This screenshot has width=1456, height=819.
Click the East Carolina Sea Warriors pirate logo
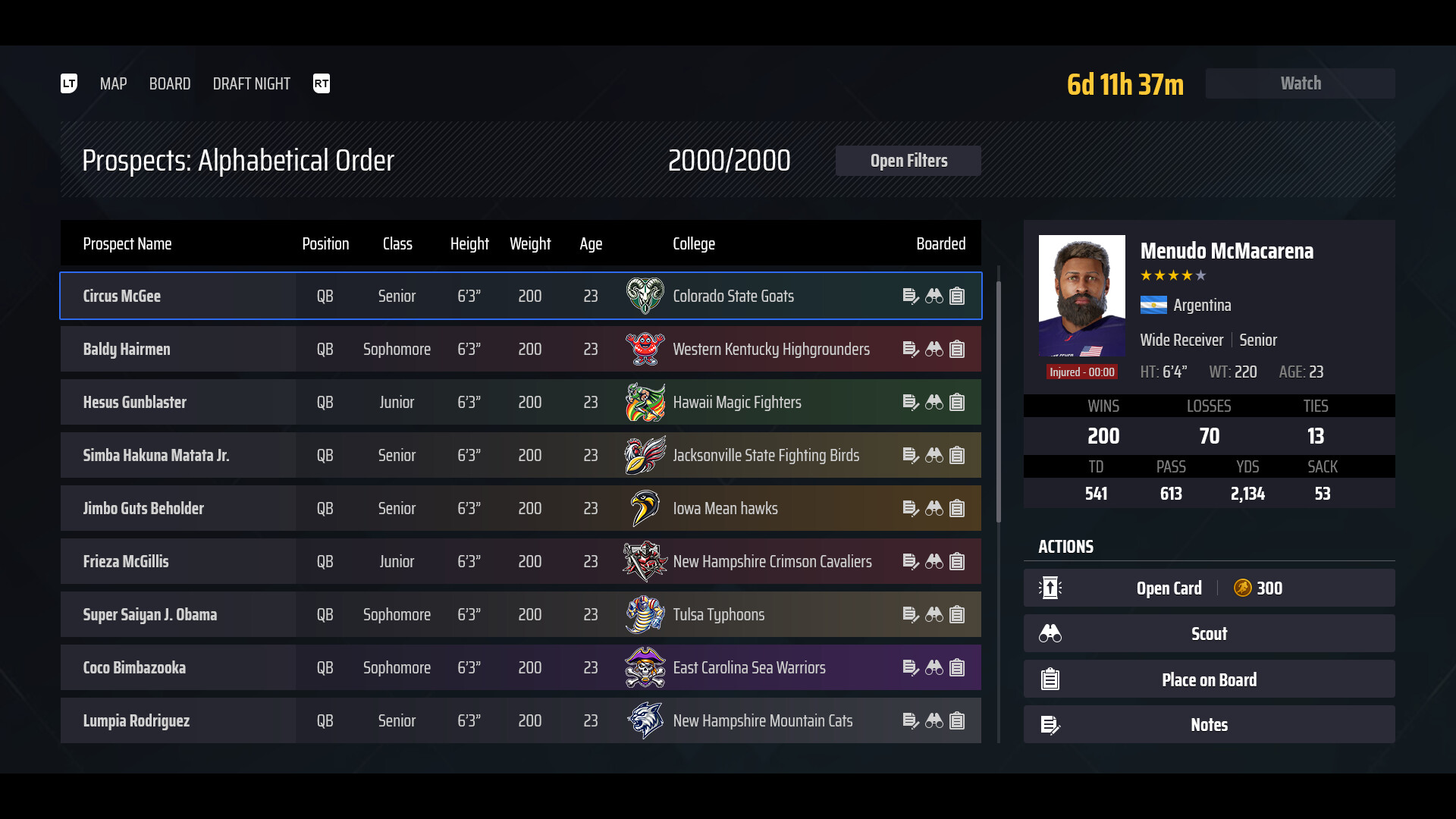[x=645, y=667]
